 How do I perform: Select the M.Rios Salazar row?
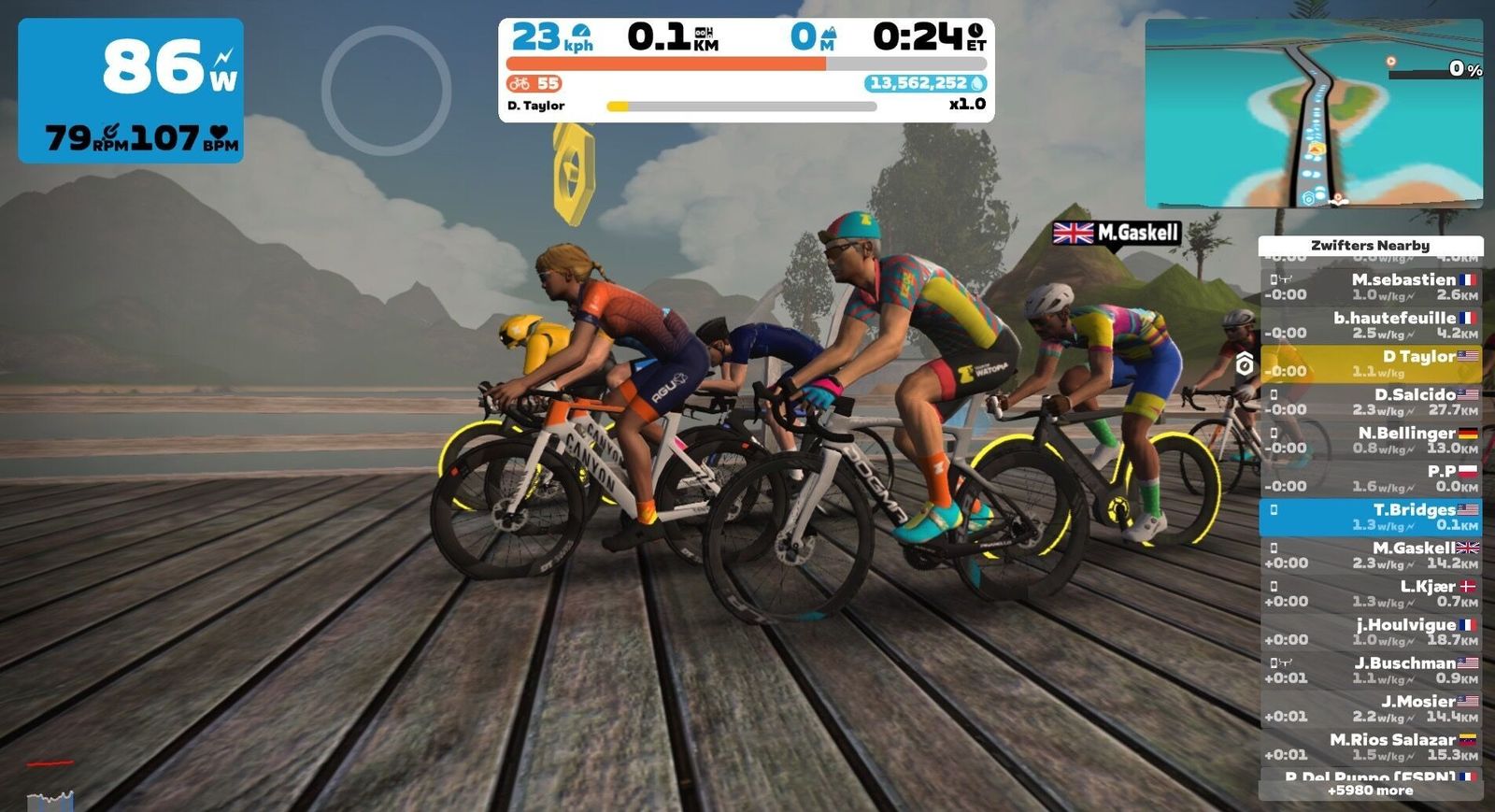pyautogui.click(x=1370, y=747)
